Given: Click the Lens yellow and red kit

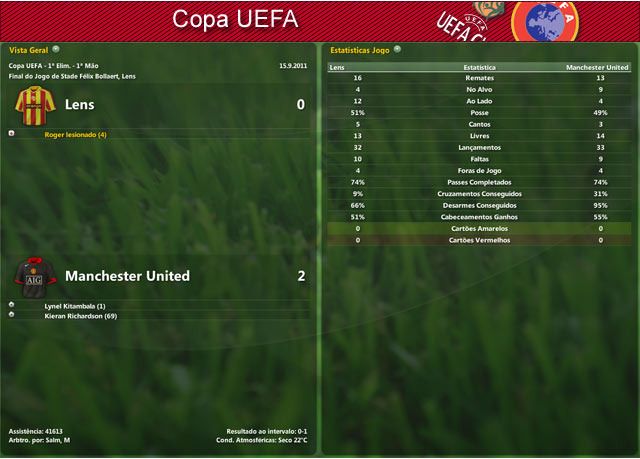Looking at the screenshot, I should (34, 104).
